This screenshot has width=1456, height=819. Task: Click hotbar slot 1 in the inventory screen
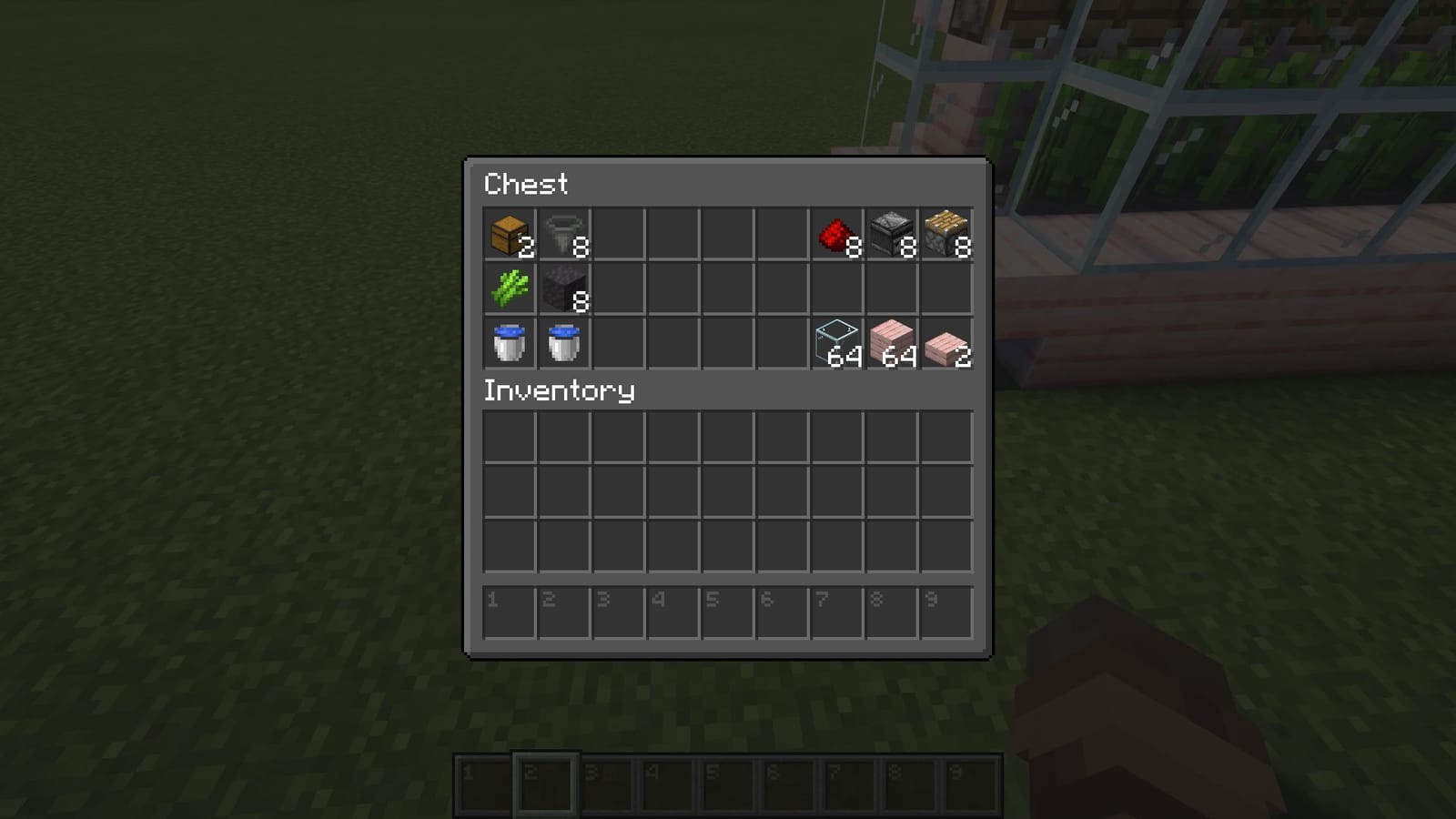510,610
